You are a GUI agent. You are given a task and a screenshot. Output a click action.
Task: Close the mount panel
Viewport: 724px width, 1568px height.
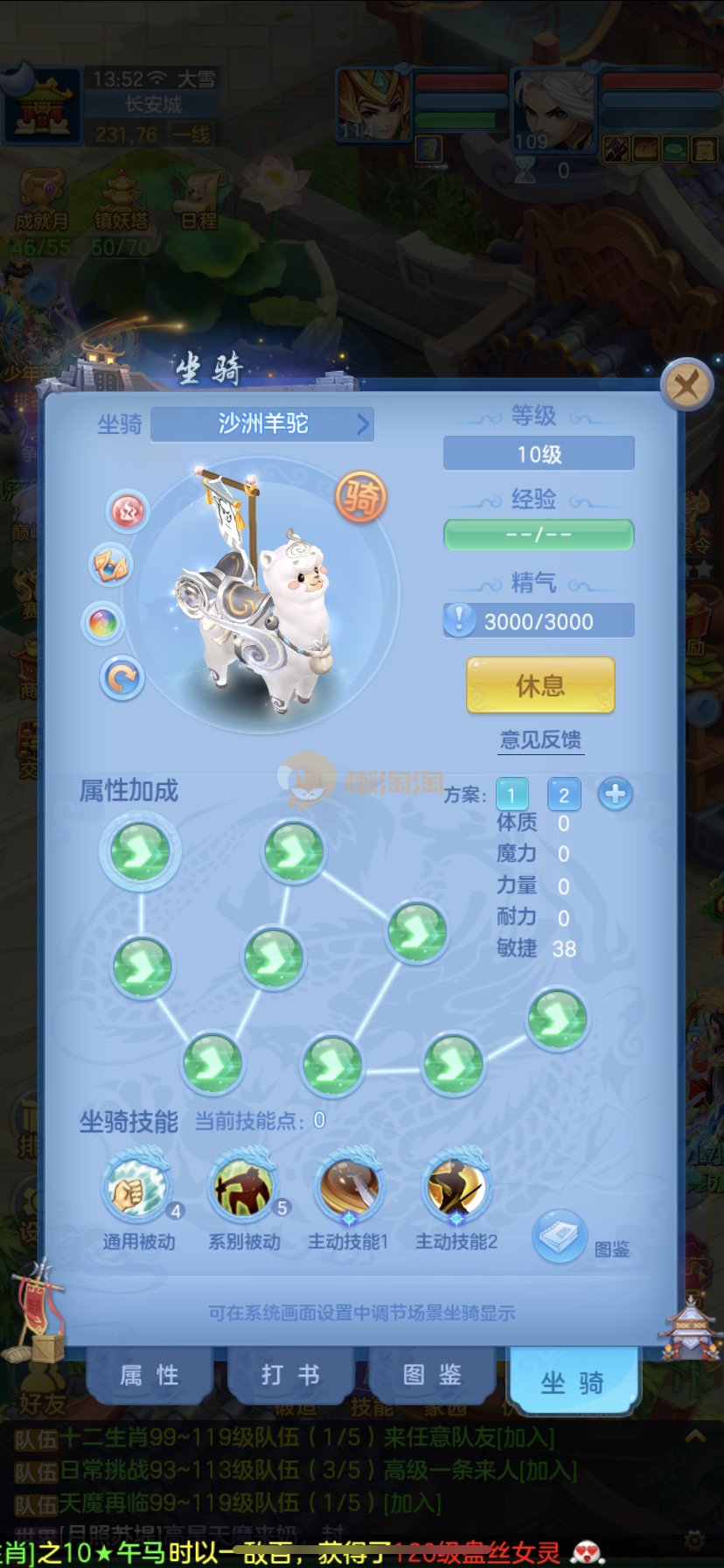686,384
